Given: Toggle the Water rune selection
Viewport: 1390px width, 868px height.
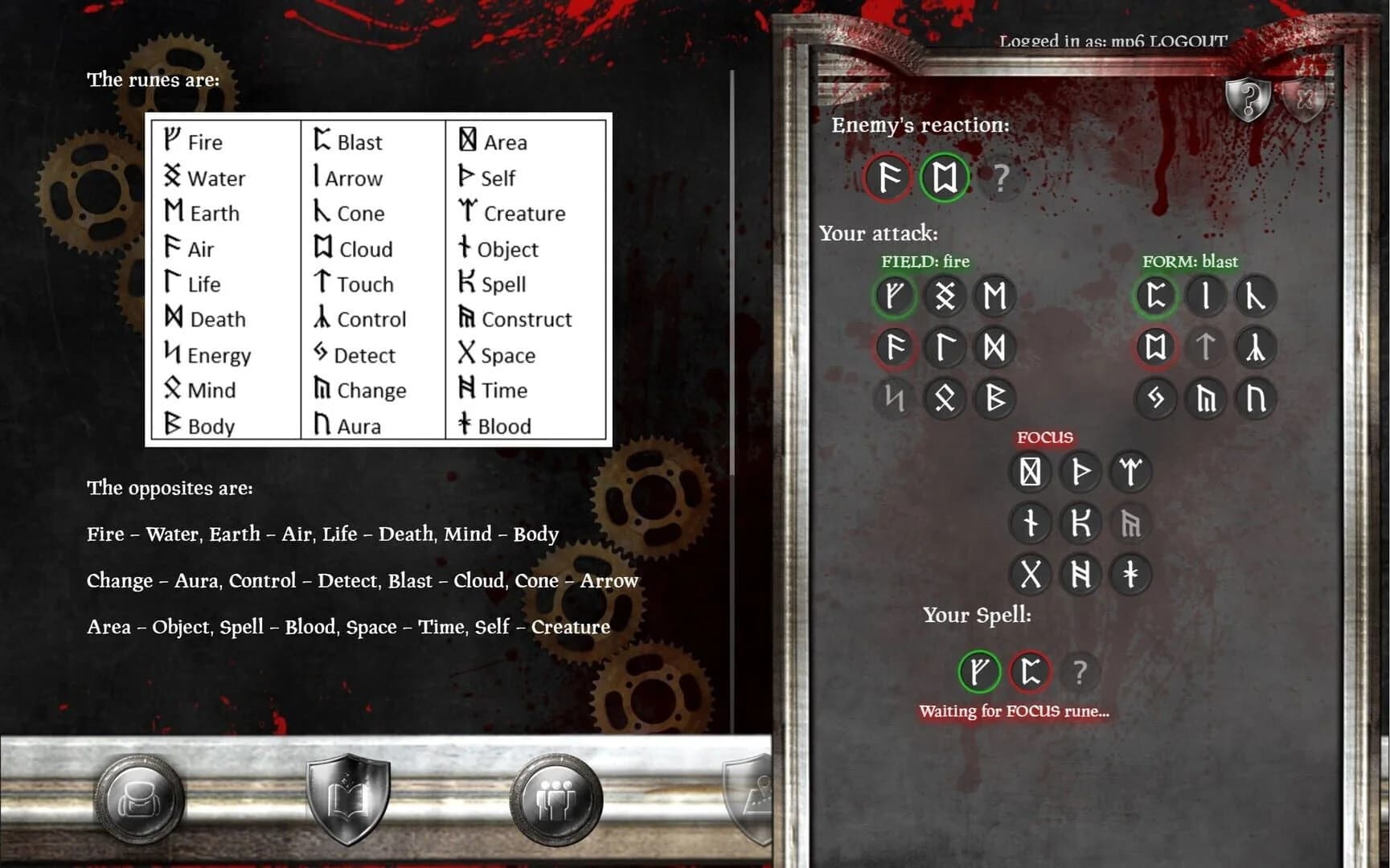Looking at the screenshot, I should (943, 296).
